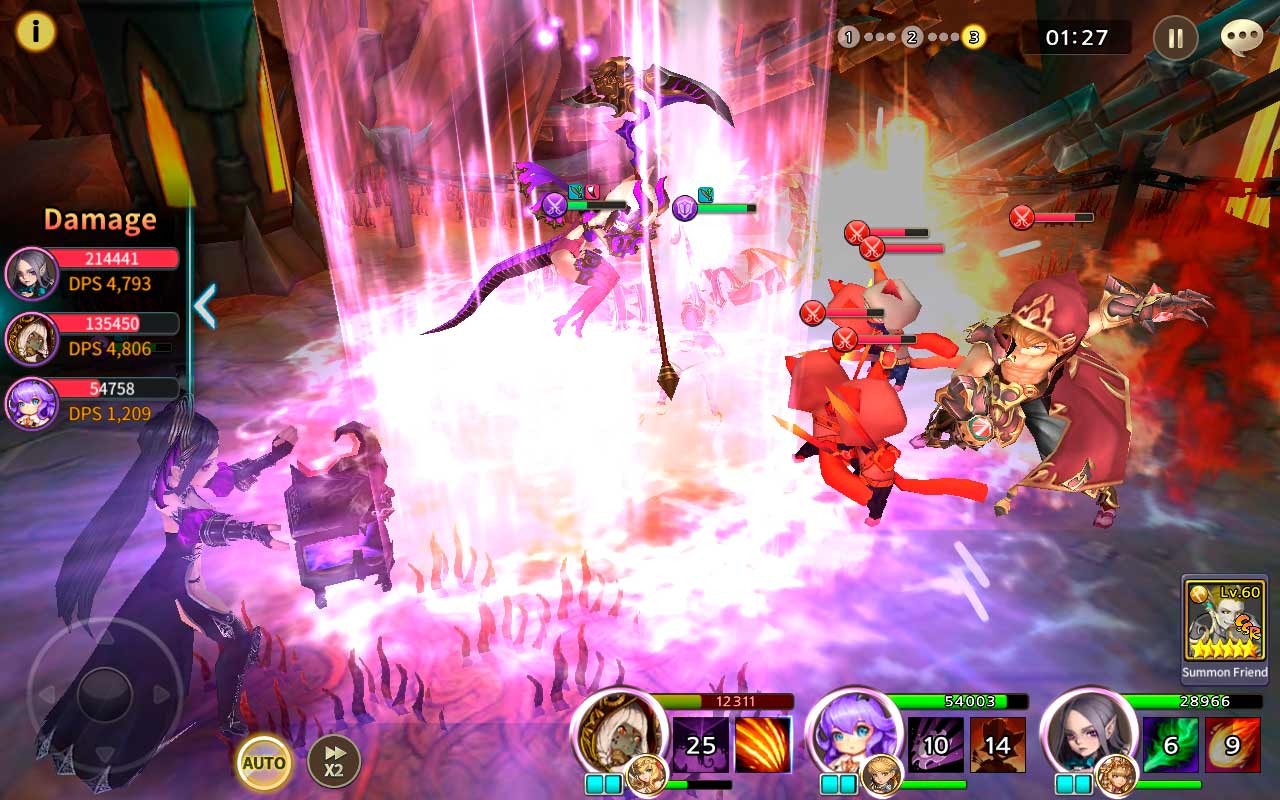1280x800 pixels.
Task: Tap the dark slash skill showing 10
Action: (936, 745)
